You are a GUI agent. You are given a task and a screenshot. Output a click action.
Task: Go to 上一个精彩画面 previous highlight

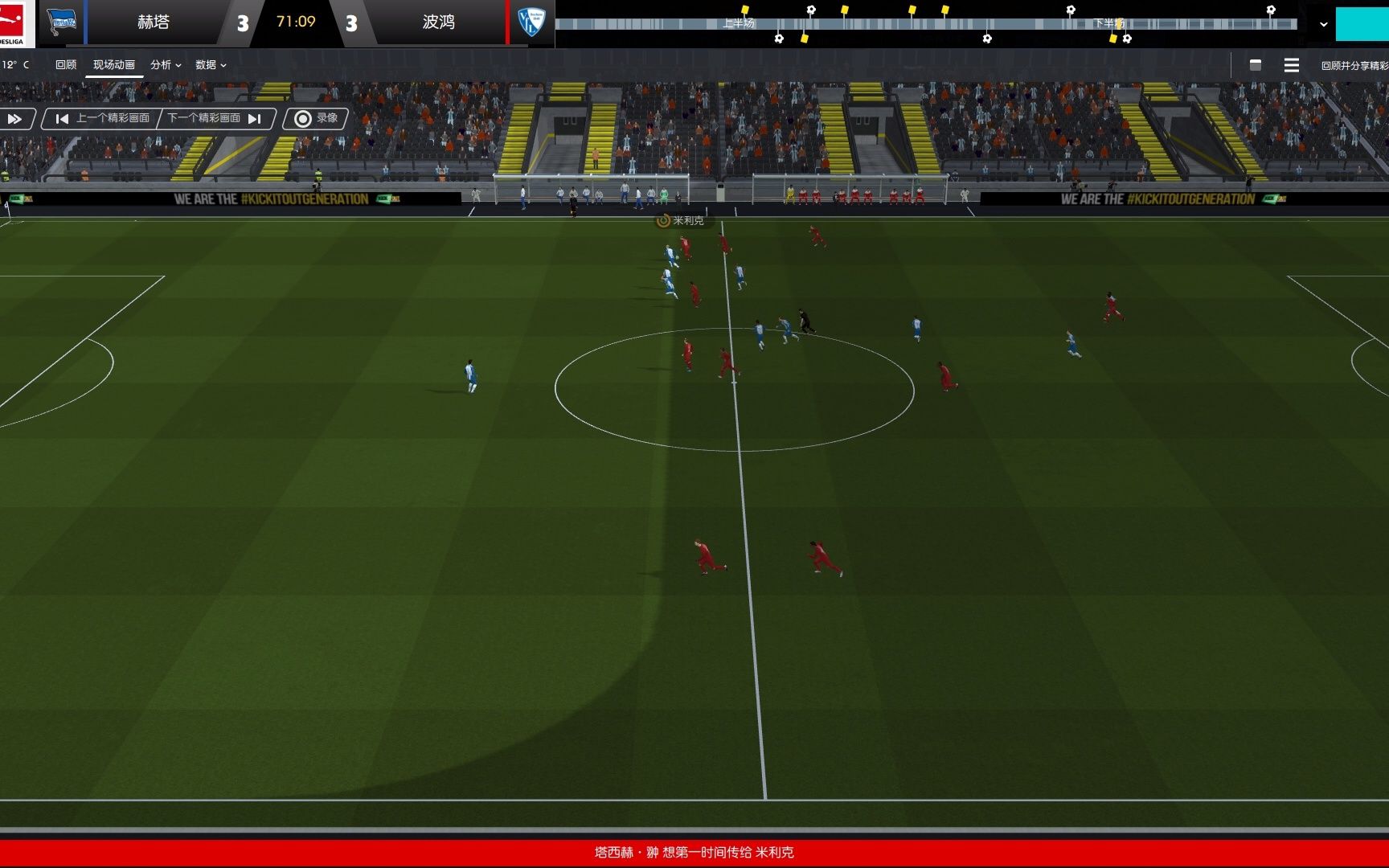point(104,119)
